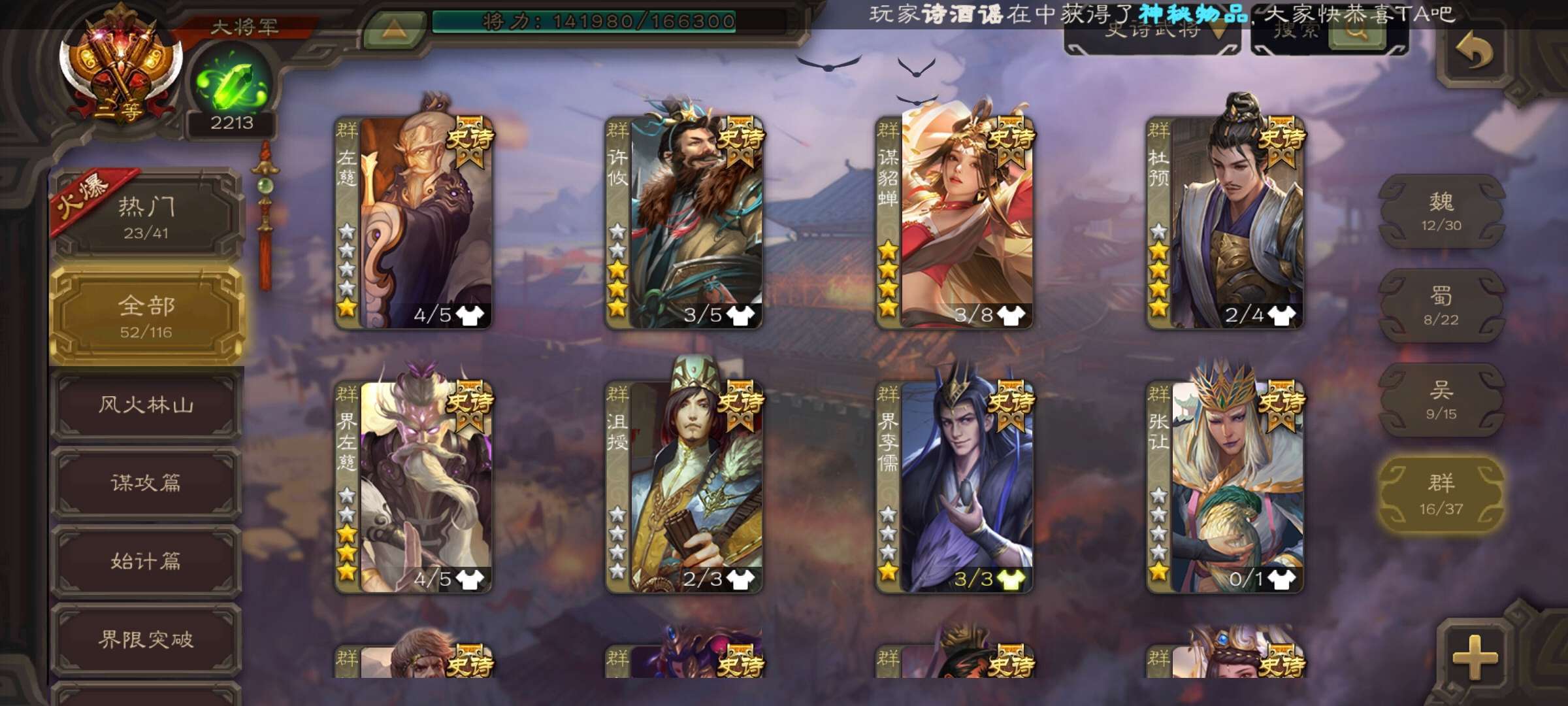
Task: Go back with the return arrow button
Action: [1475, 52]
